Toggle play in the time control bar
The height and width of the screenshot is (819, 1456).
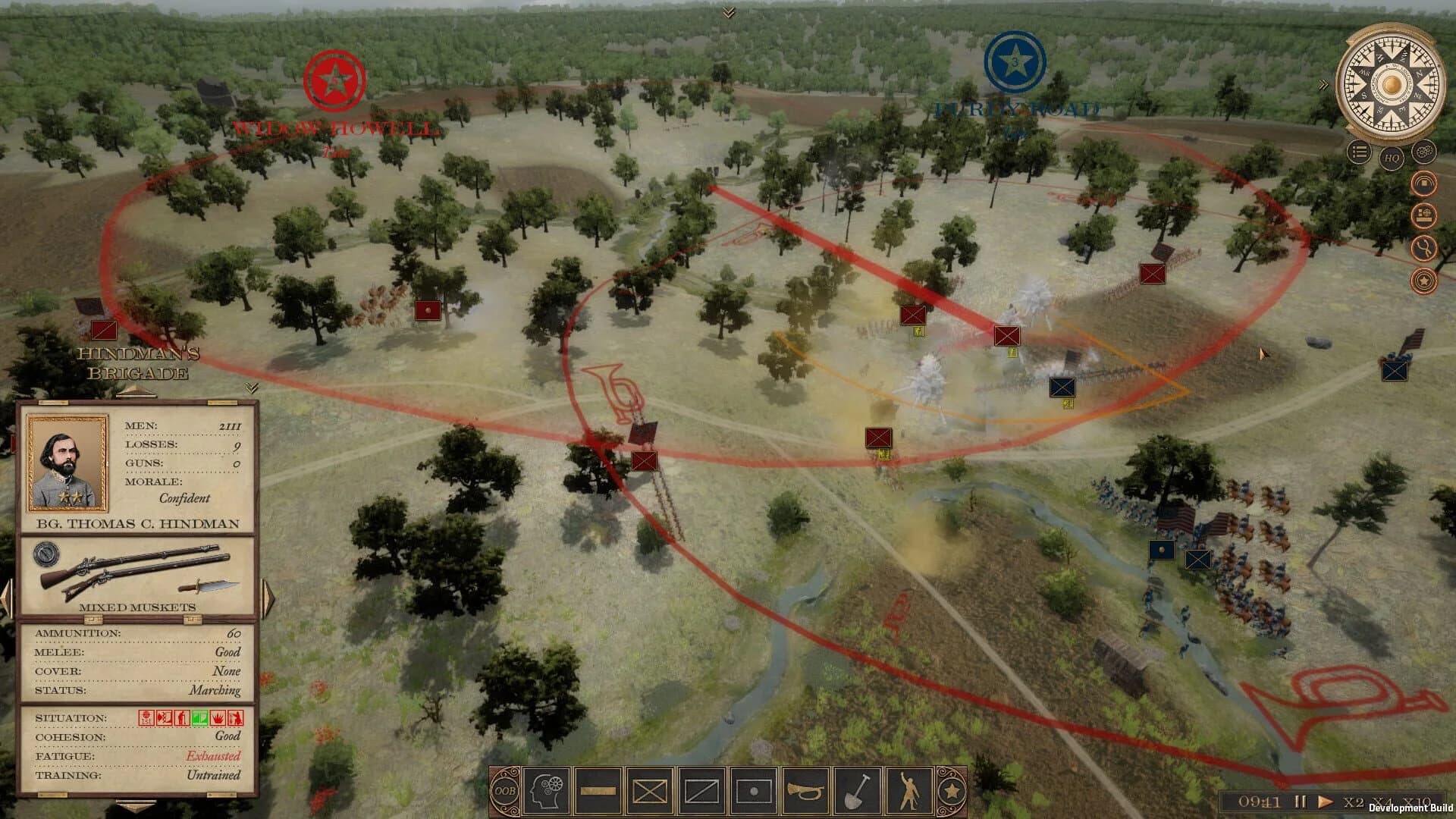pyautogui.click(x=1326, y=801)
